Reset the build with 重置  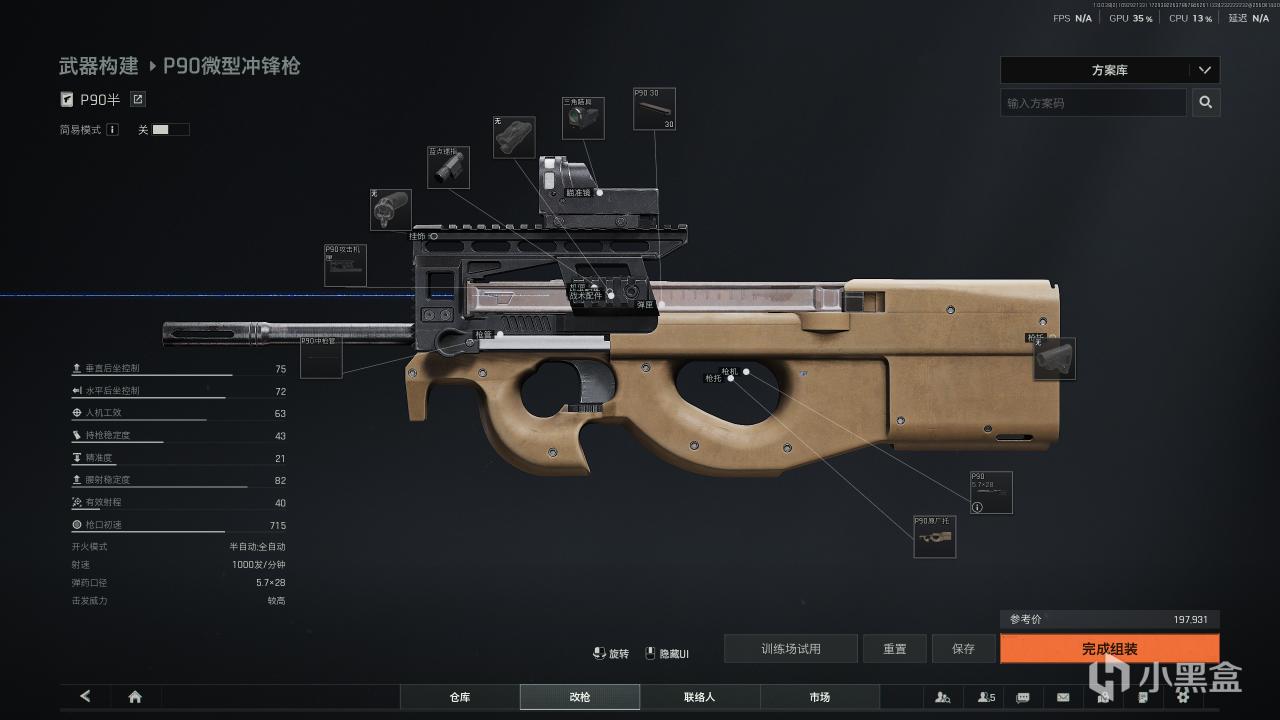pyautogui.click(x=895, y=649)
